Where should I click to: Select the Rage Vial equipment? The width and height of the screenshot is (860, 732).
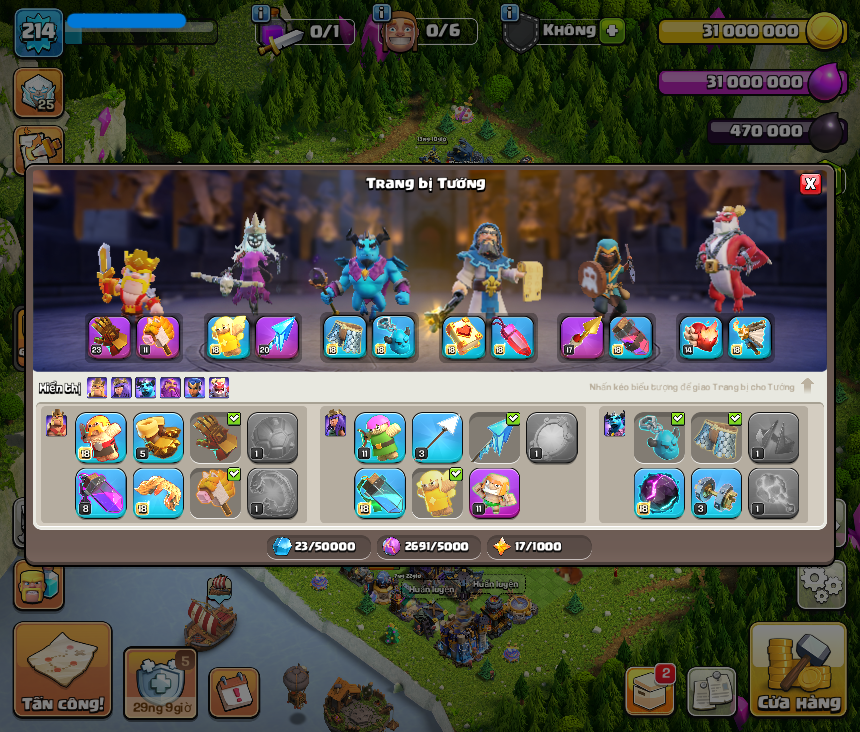101,493
